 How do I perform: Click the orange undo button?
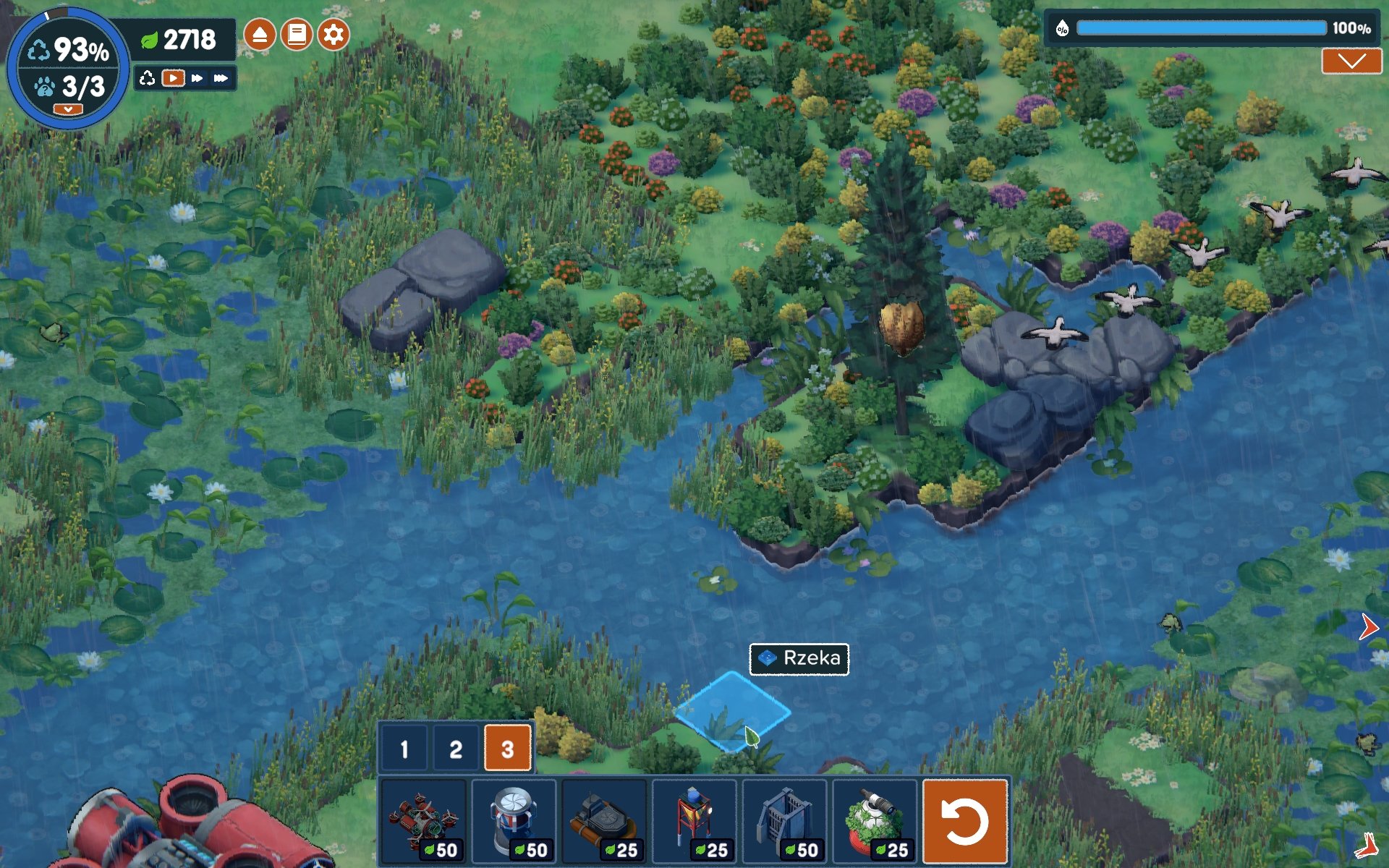[965, 822]
